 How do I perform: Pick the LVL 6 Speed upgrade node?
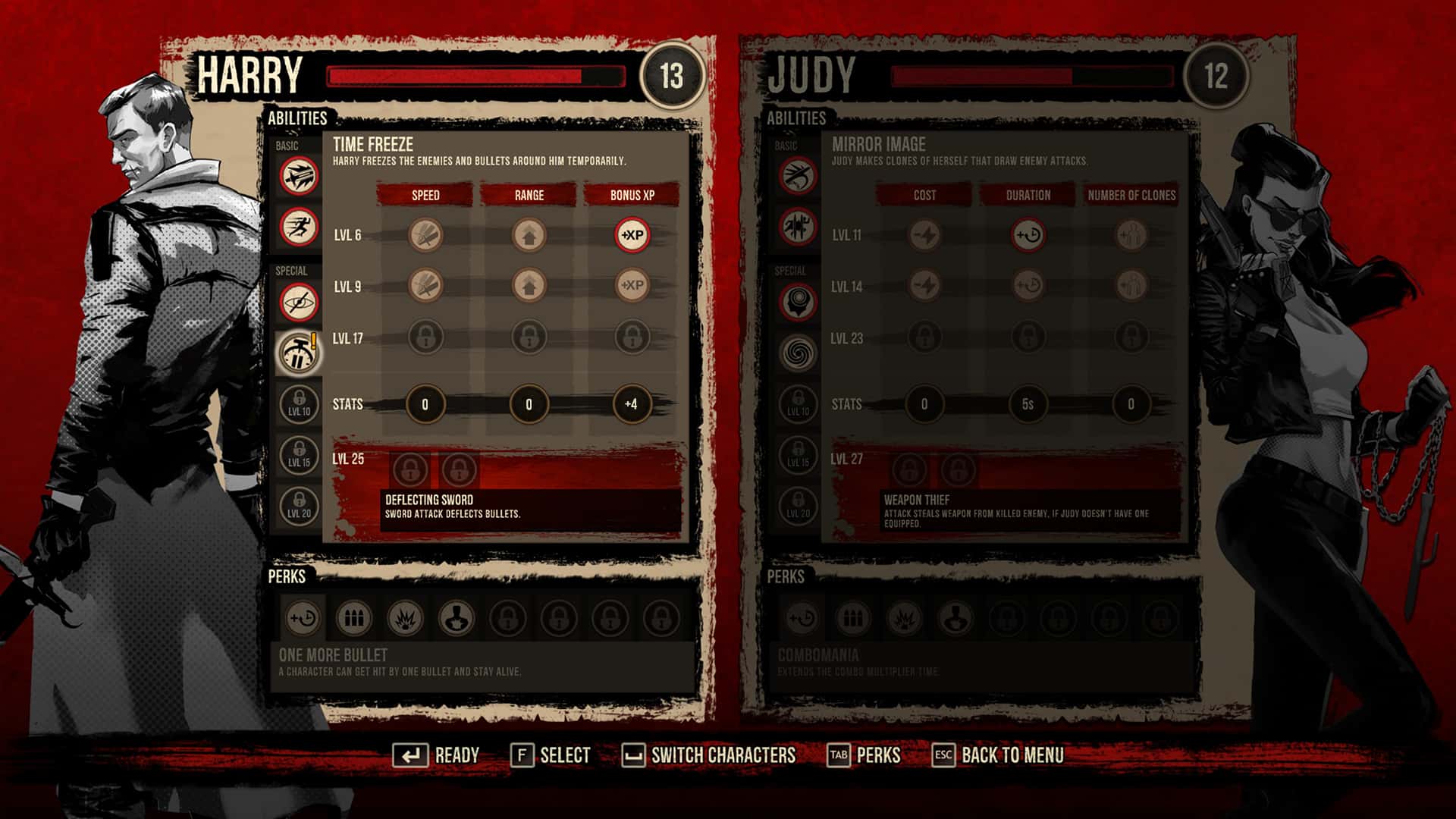(425, 235)
